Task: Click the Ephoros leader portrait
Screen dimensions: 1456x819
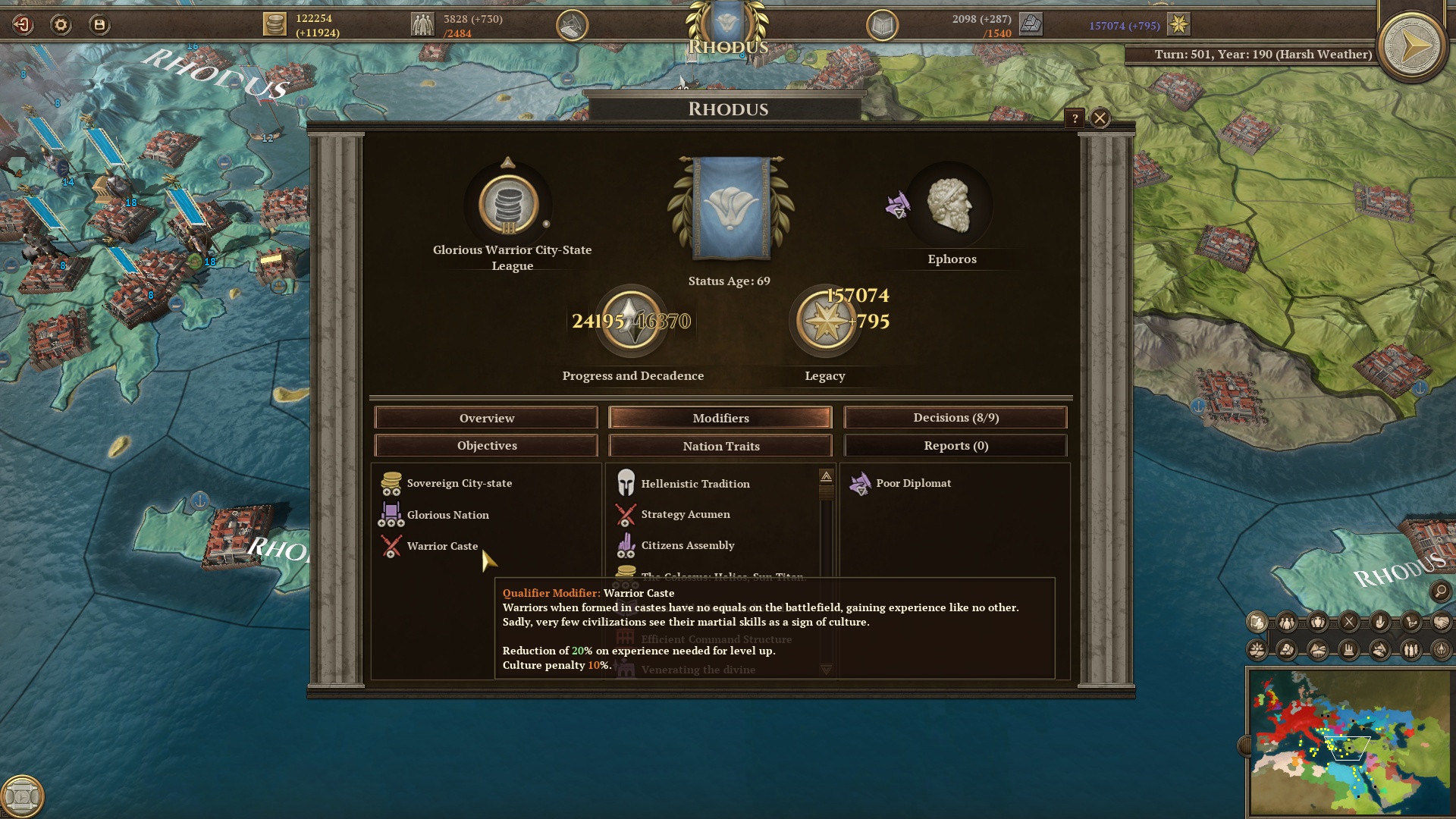Action: click(x=952, y=207)
